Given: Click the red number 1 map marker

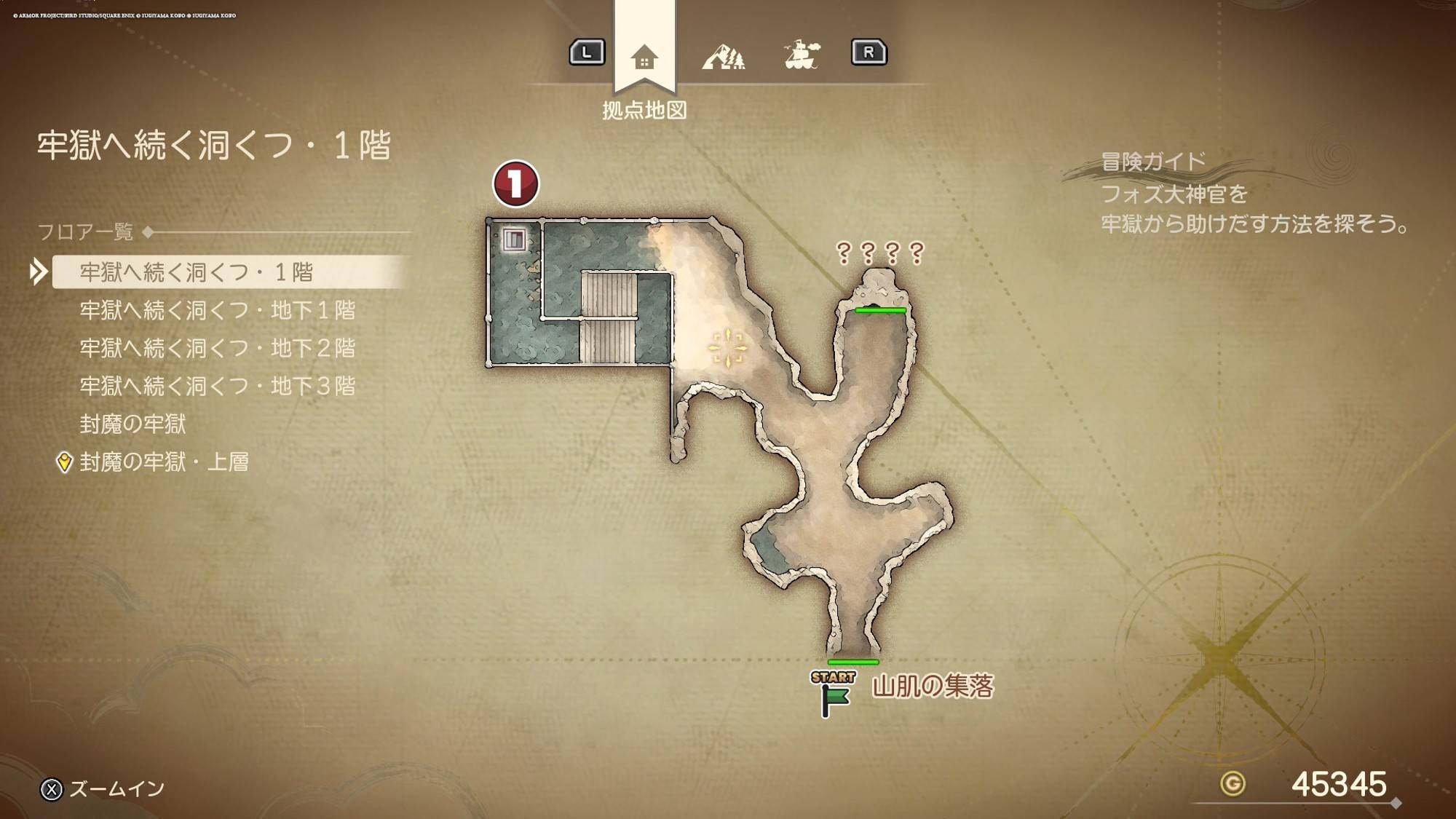Looking at the screenshot, I should 515,183.
